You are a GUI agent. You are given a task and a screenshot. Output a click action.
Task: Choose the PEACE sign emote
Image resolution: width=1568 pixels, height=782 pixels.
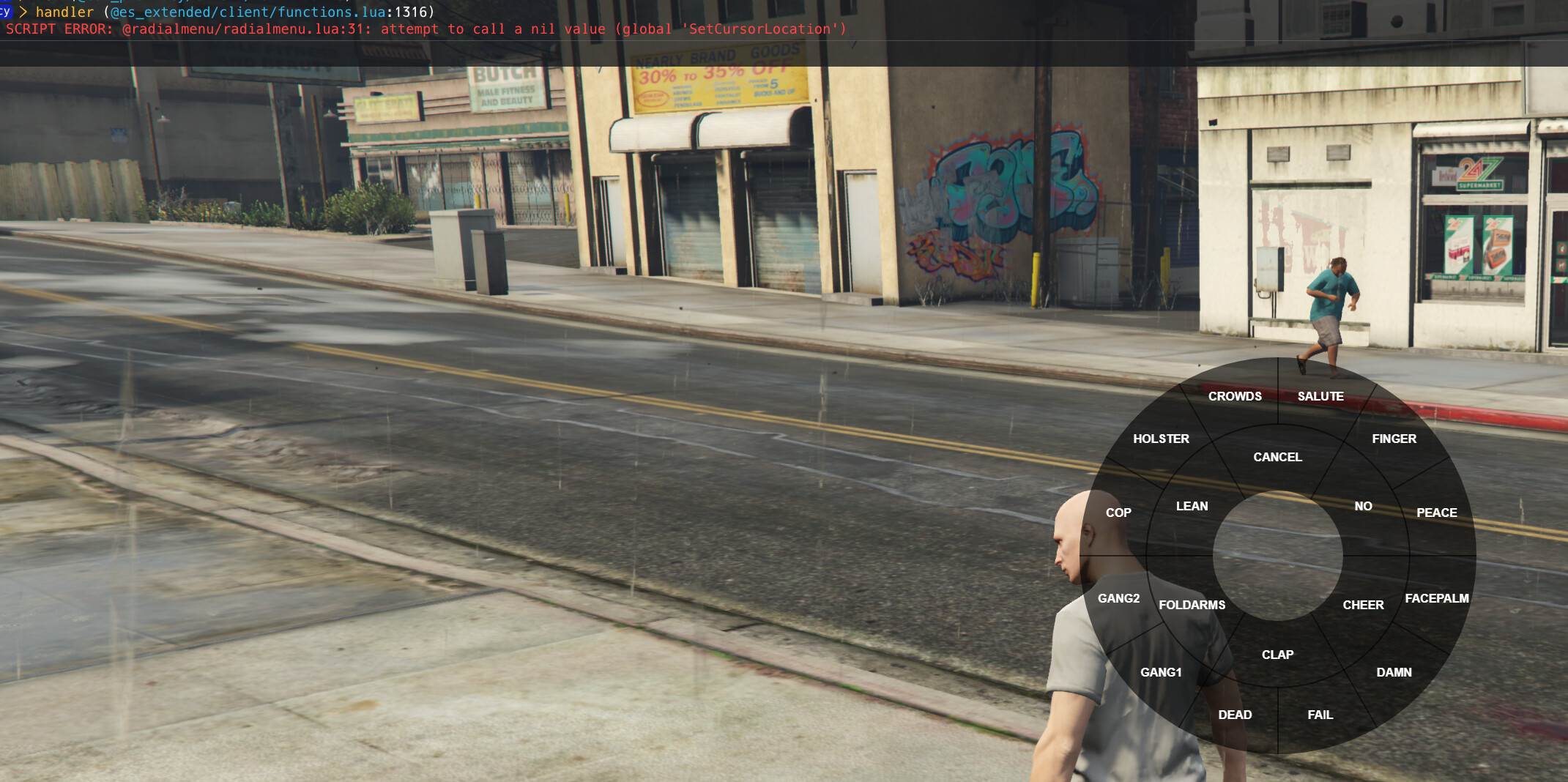(x=1436, y=513)
